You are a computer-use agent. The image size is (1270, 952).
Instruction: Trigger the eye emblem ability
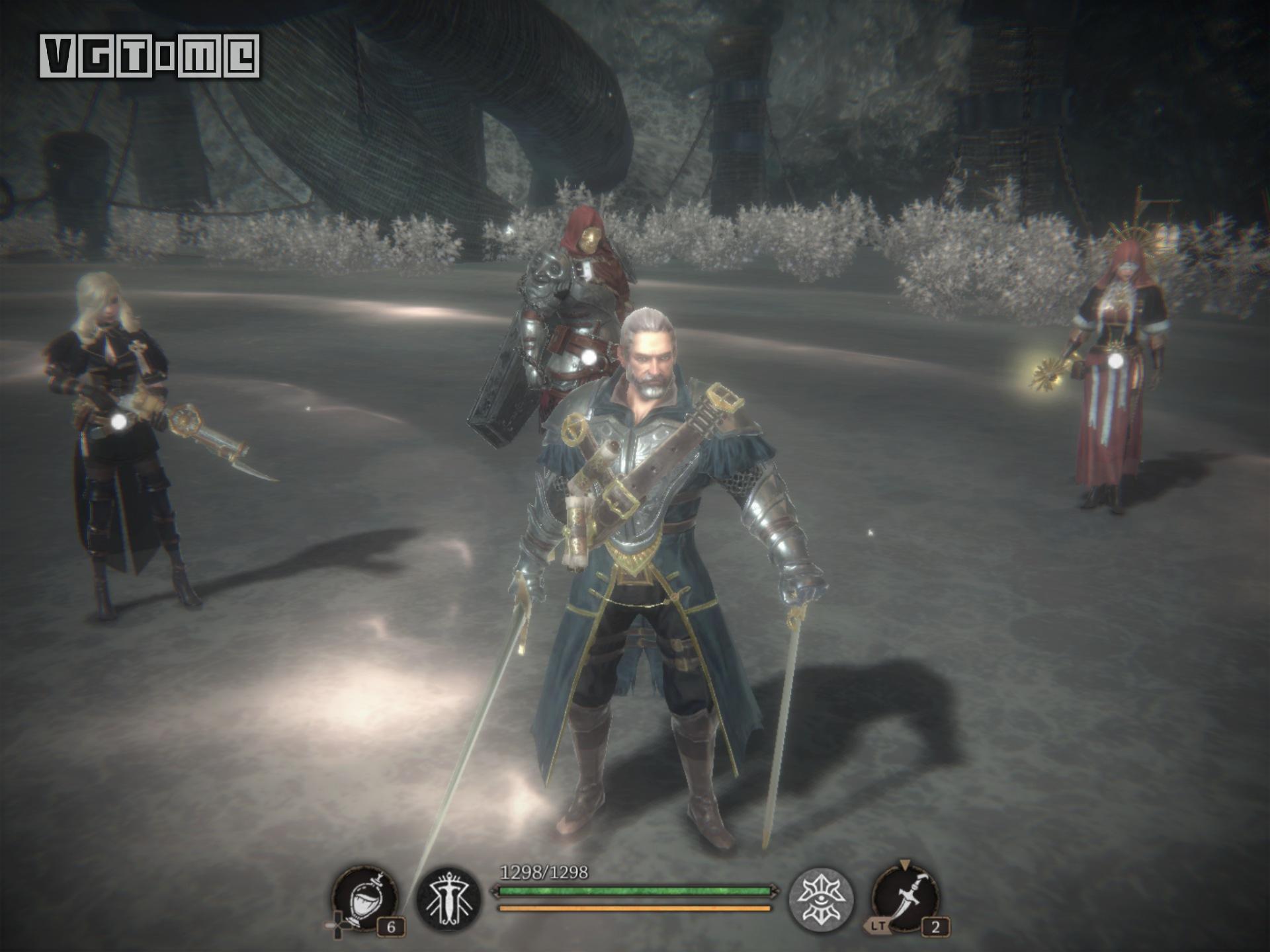[x=822, y=900]
